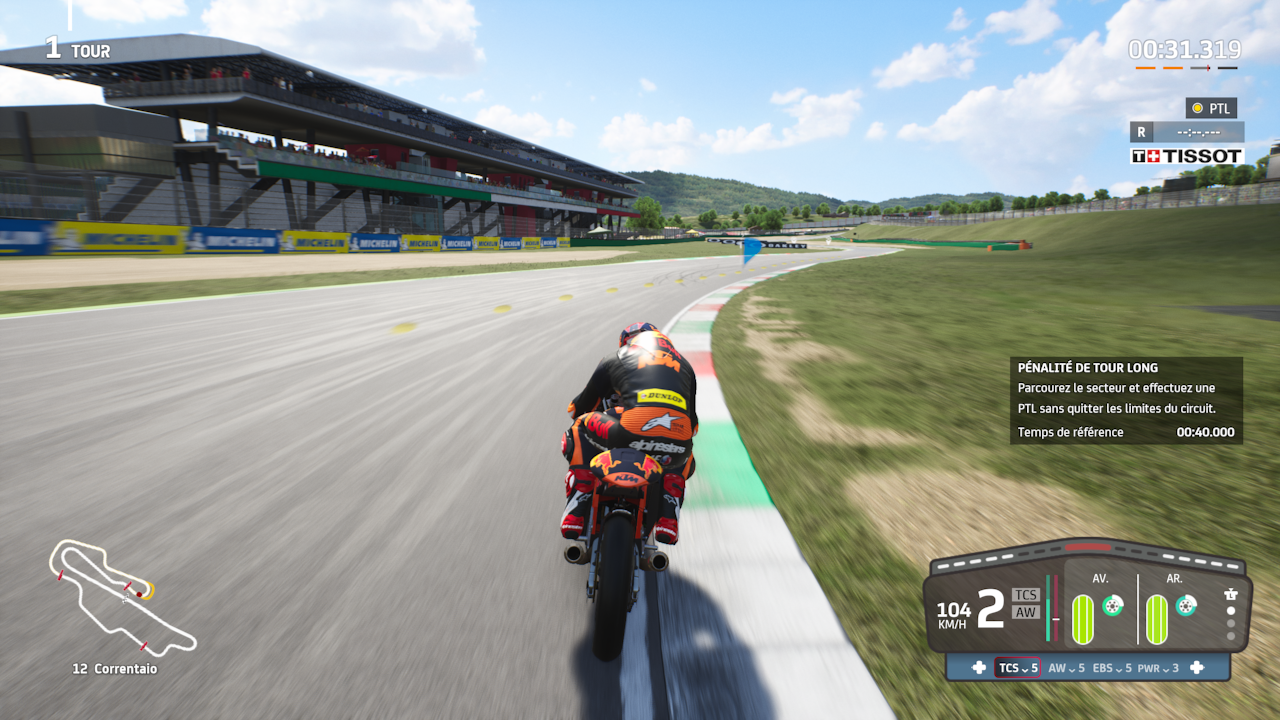Viewport: 1280px width, 720px height.
Task: Click the front brake disc temperature icon
Action: pyautogui.click(x=1112, y=605)
